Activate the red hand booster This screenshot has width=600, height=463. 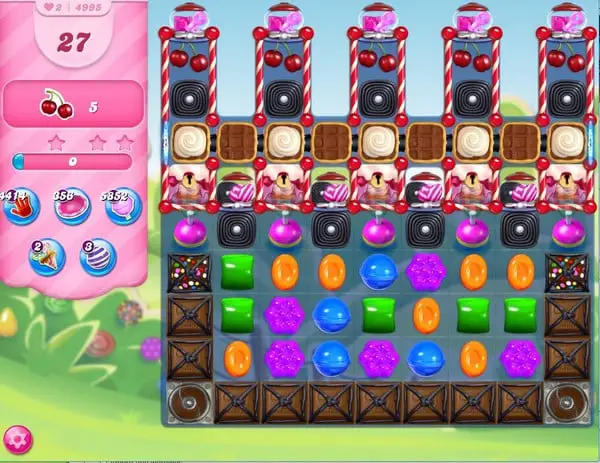tap(20, 208)
